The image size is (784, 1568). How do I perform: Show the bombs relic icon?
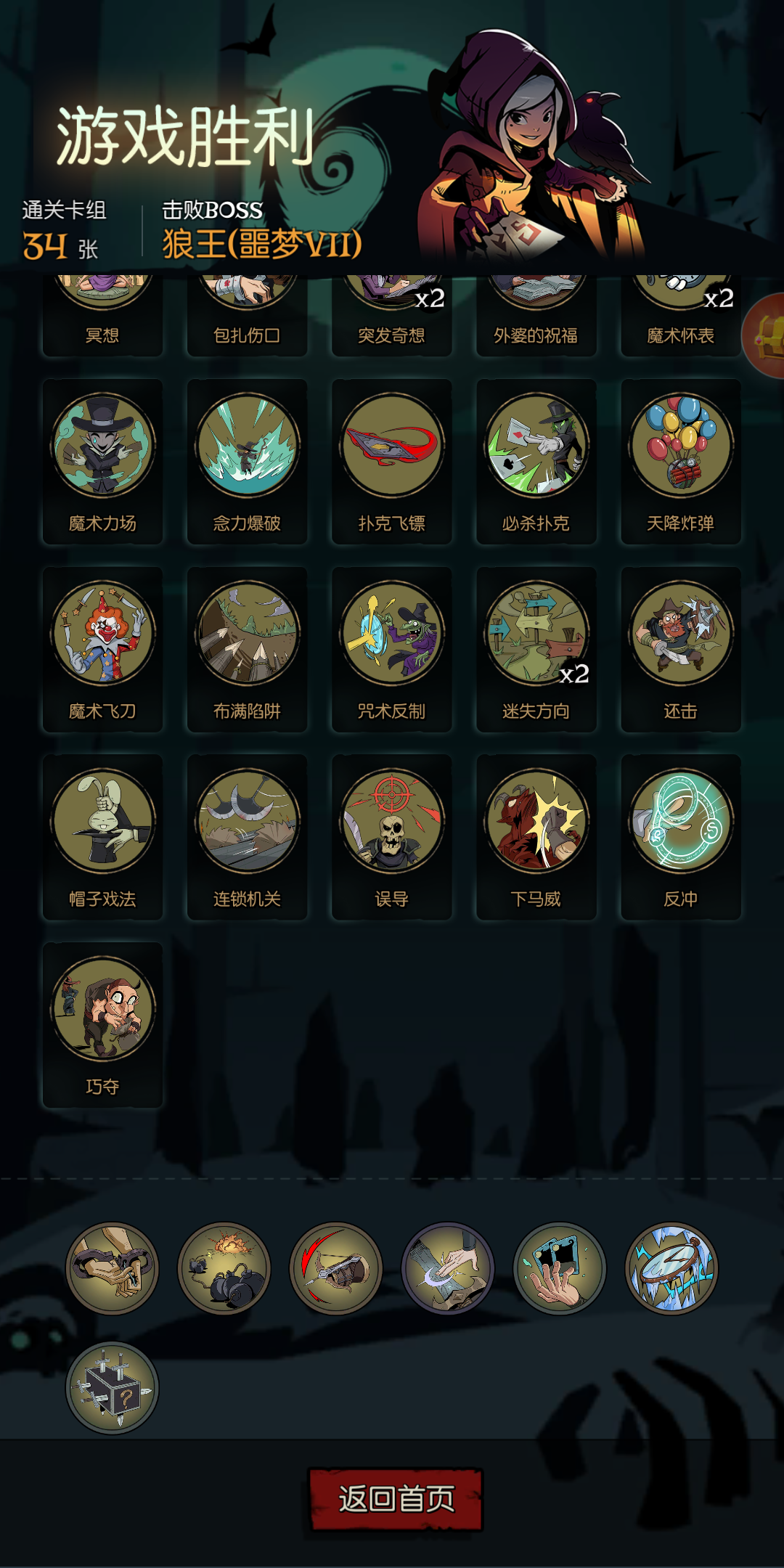224,1268
